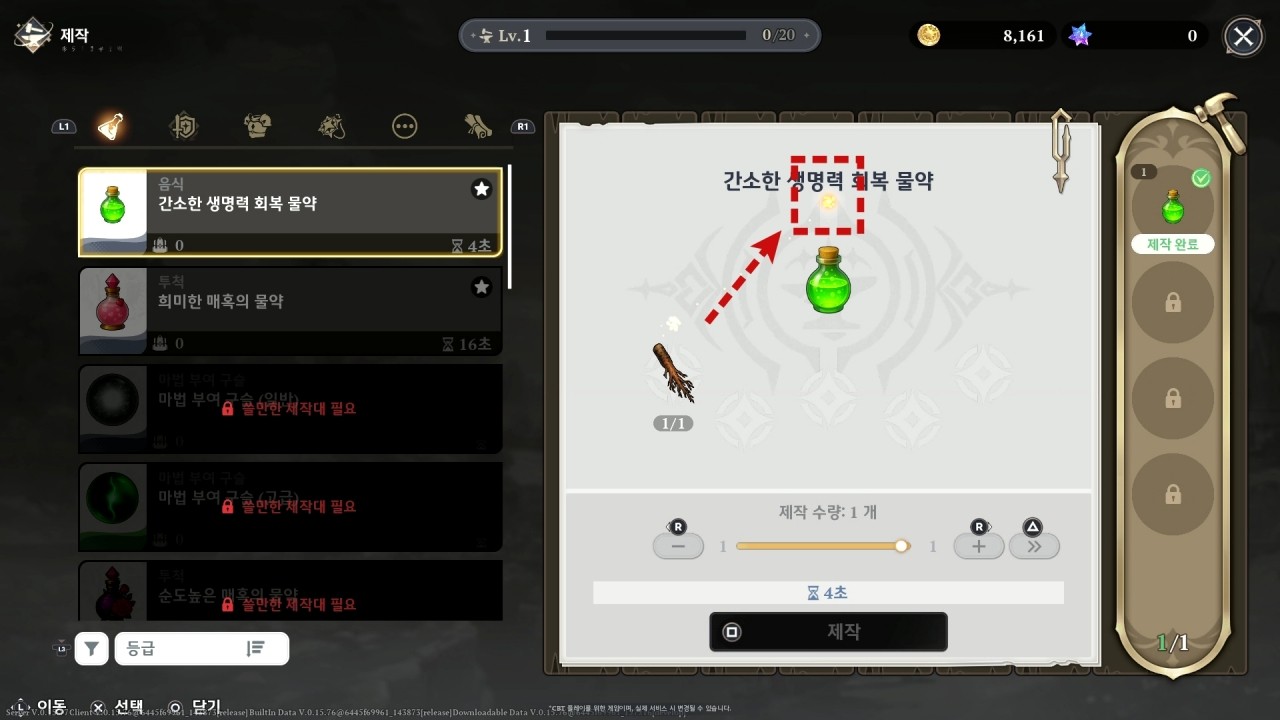1280x720 pixels.
Task: Switch to the scroll materials tab
Action: click(x=477, y=126)
